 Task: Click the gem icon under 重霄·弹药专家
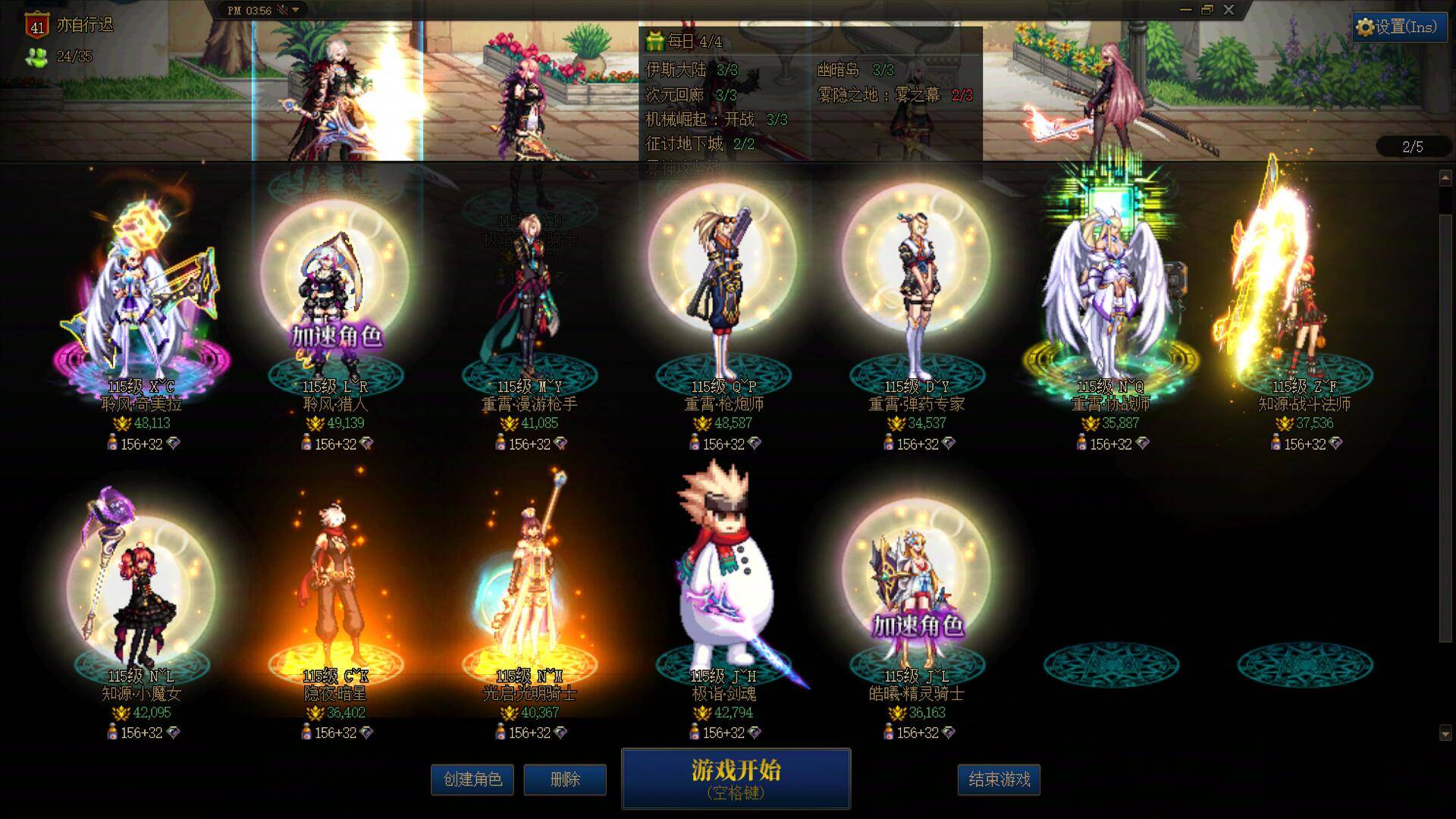[x=947, y=444]
